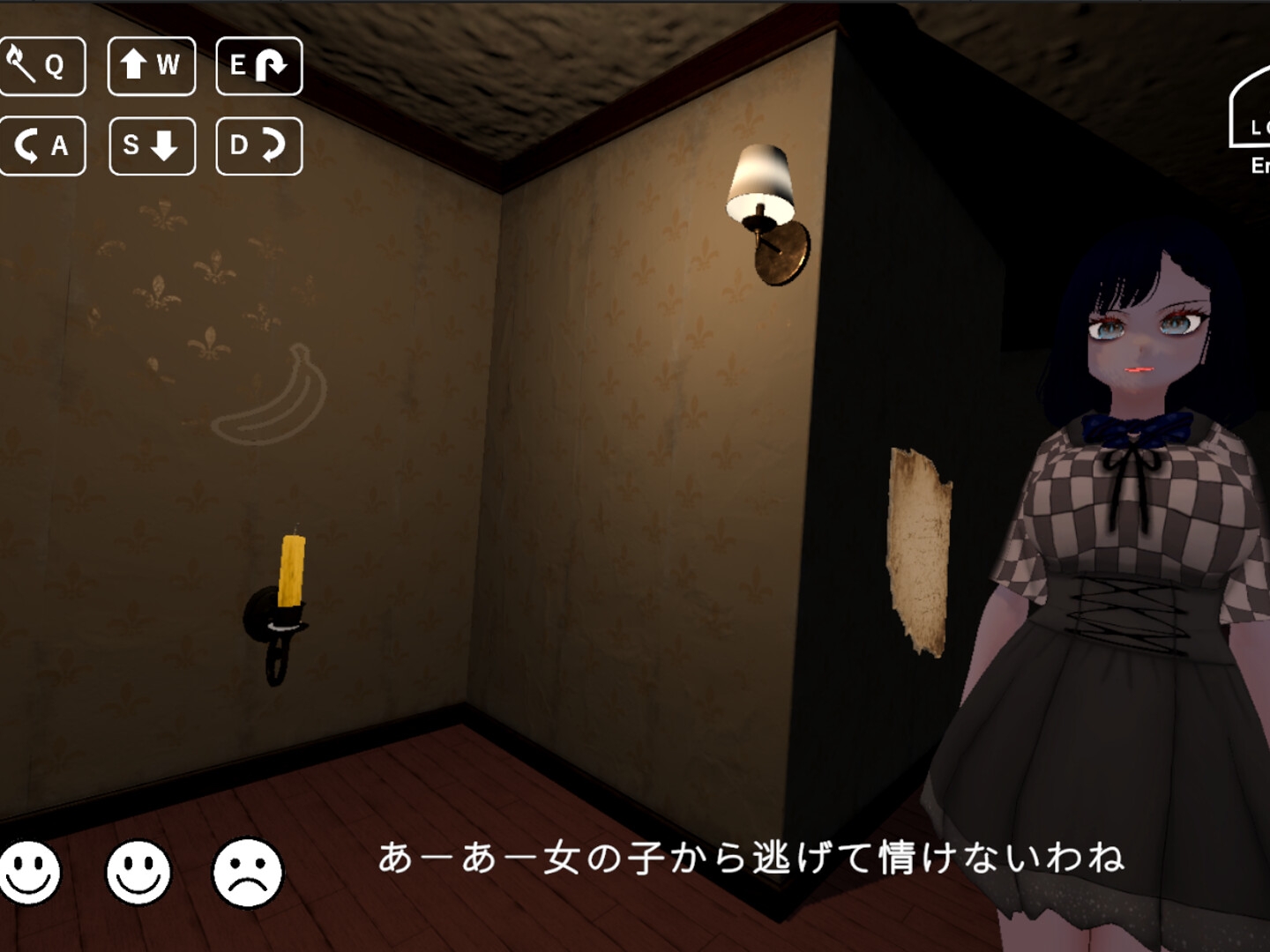Click the A turn-left key icon

point(44,146)
